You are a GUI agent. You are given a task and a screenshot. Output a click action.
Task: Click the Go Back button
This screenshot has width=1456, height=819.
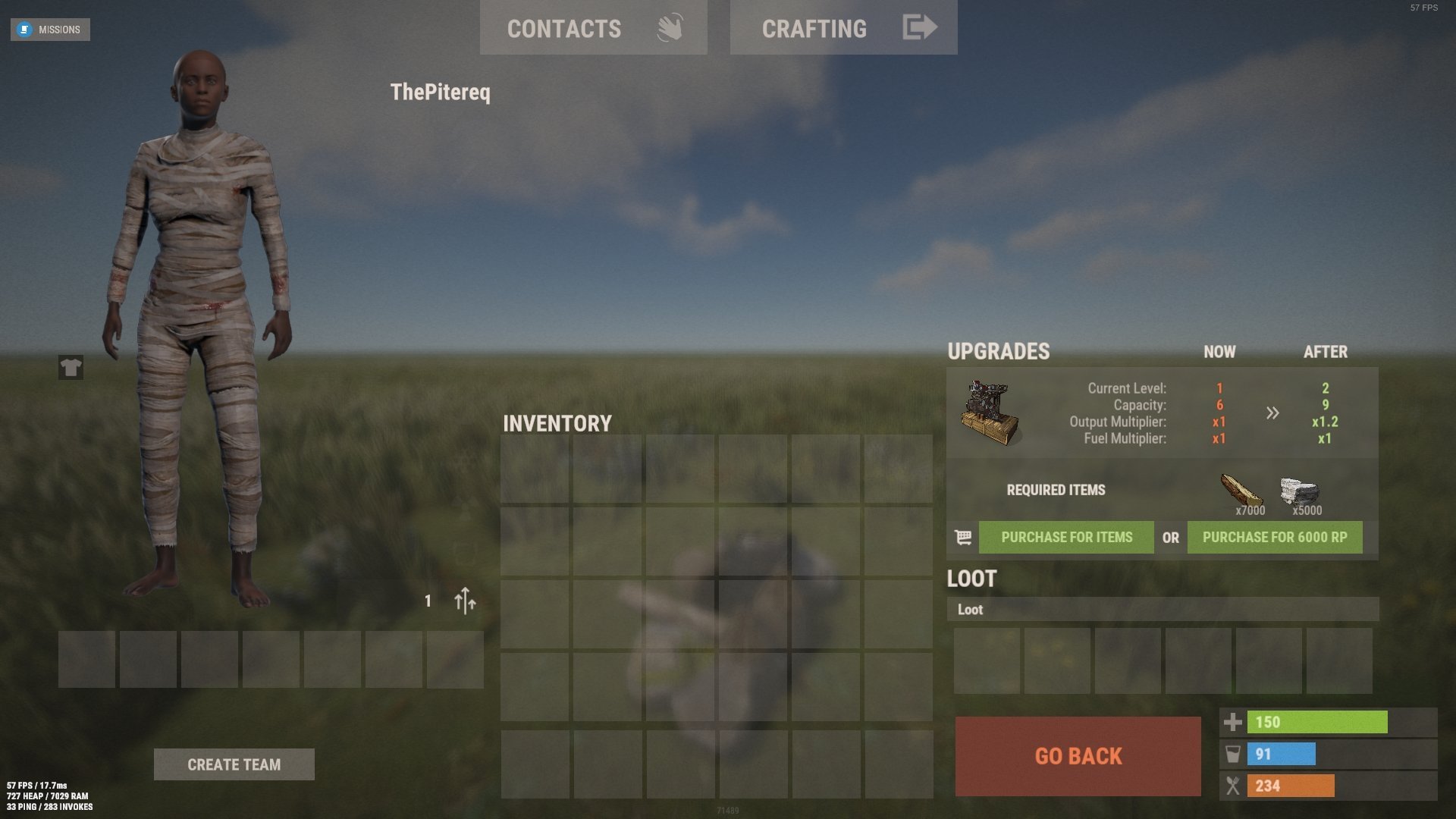pyautogui.click(x=1078, y=756)
